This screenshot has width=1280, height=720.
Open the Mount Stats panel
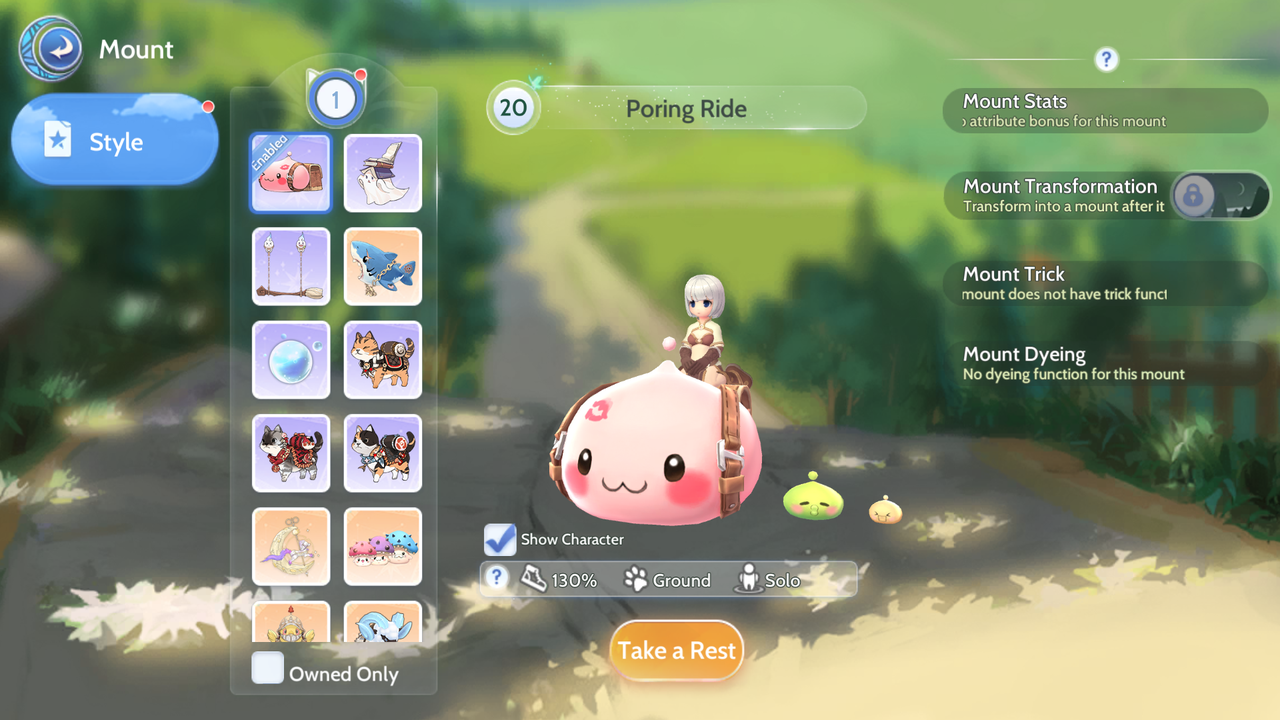point(1105,110)
